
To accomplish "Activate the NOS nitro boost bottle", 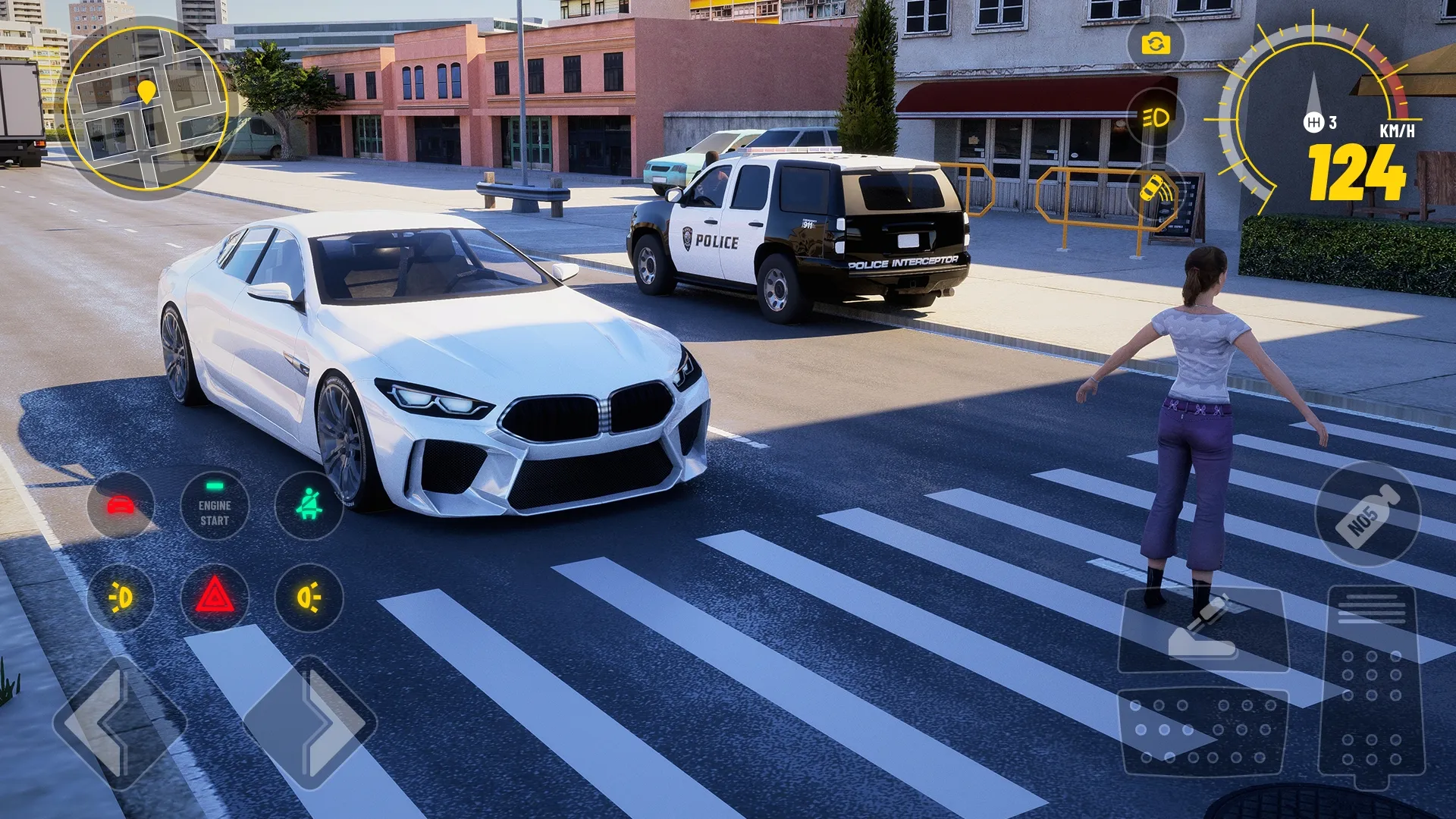I will pos(1367,513).
